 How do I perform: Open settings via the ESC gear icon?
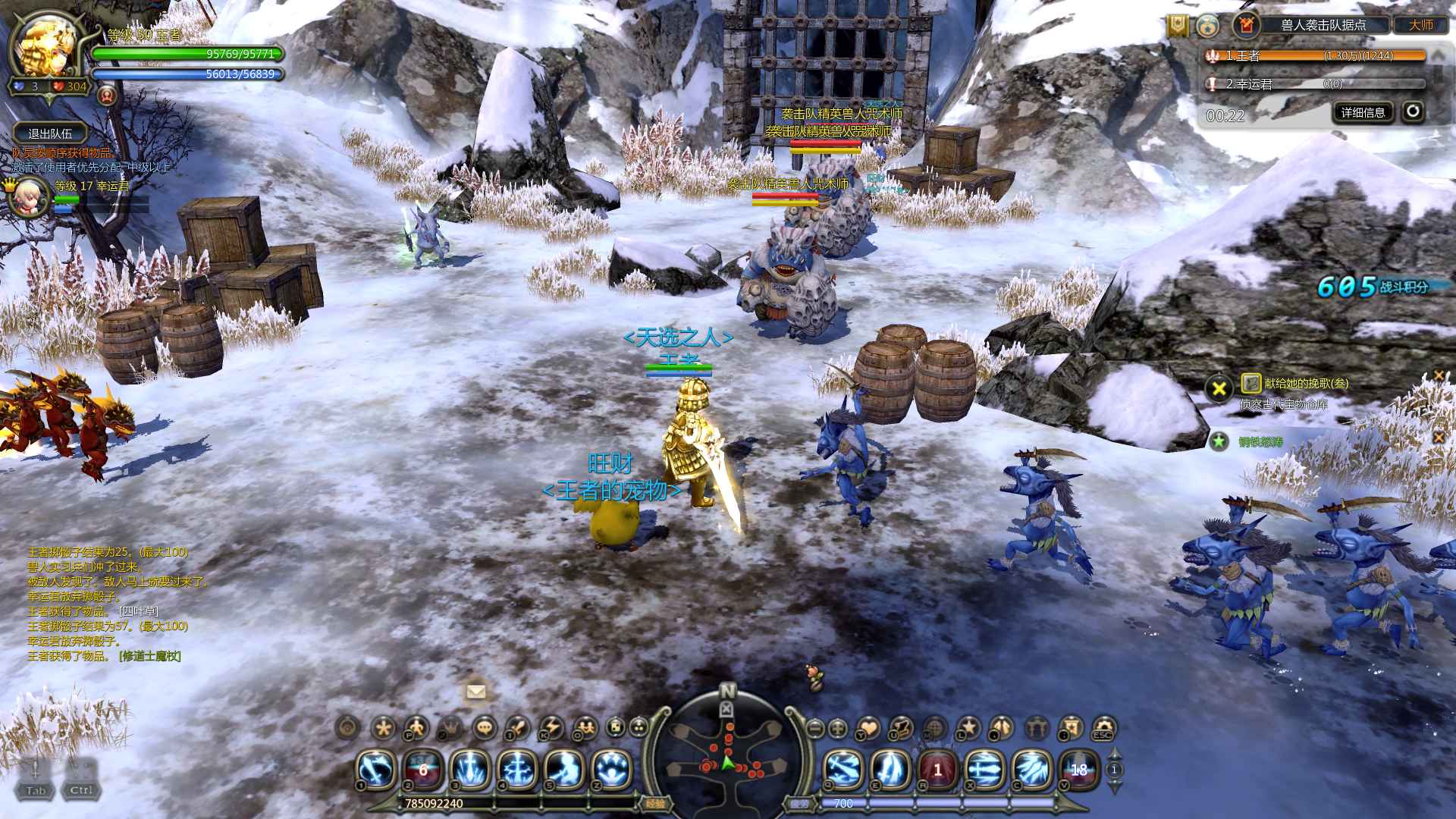(x=1103, y=729)
